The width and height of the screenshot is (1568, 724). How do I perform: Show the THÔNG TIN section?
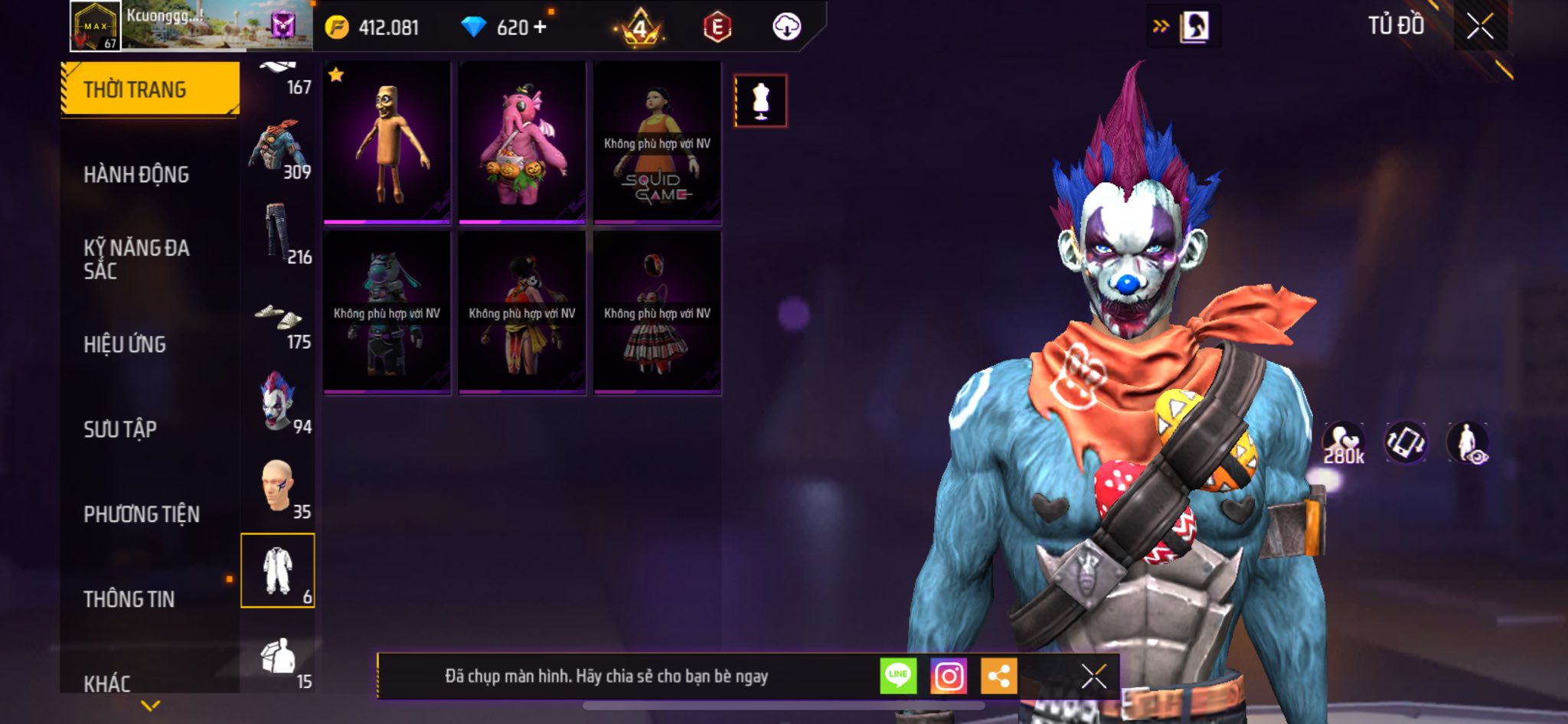129,599
